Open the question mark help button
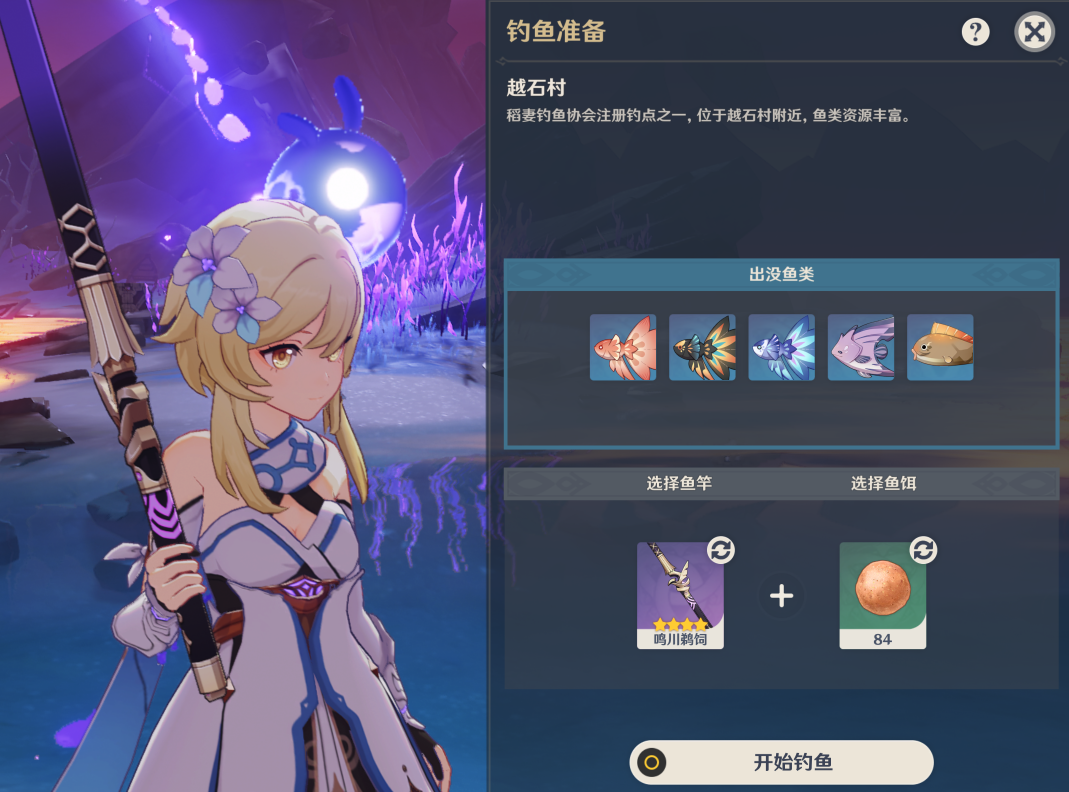Image resolution: width=1069 pixels, height=792 pixels. pos(975,32)
